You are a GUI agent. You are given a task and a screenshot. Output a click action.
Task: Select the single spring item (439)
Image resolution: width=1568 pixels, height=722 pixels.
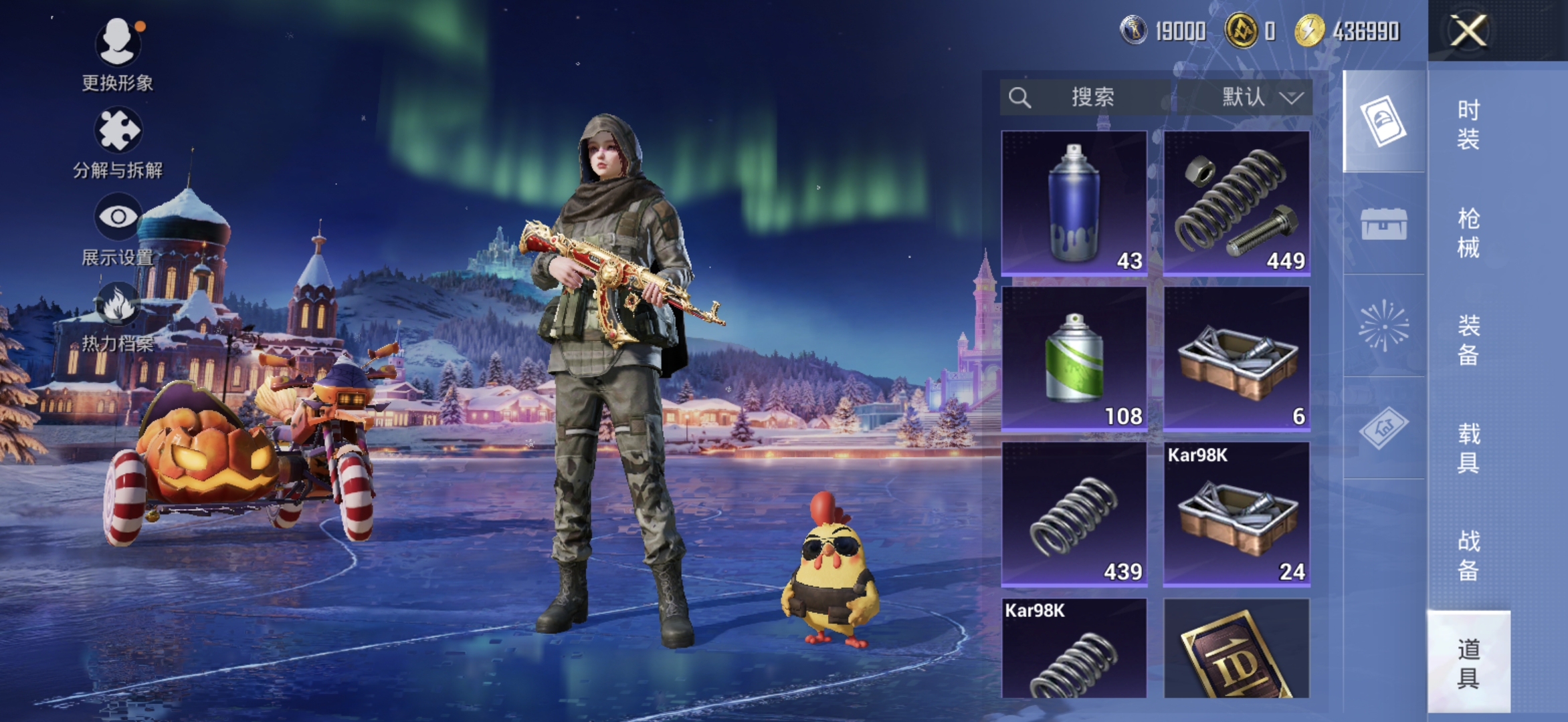click(x=1074, y=514)
